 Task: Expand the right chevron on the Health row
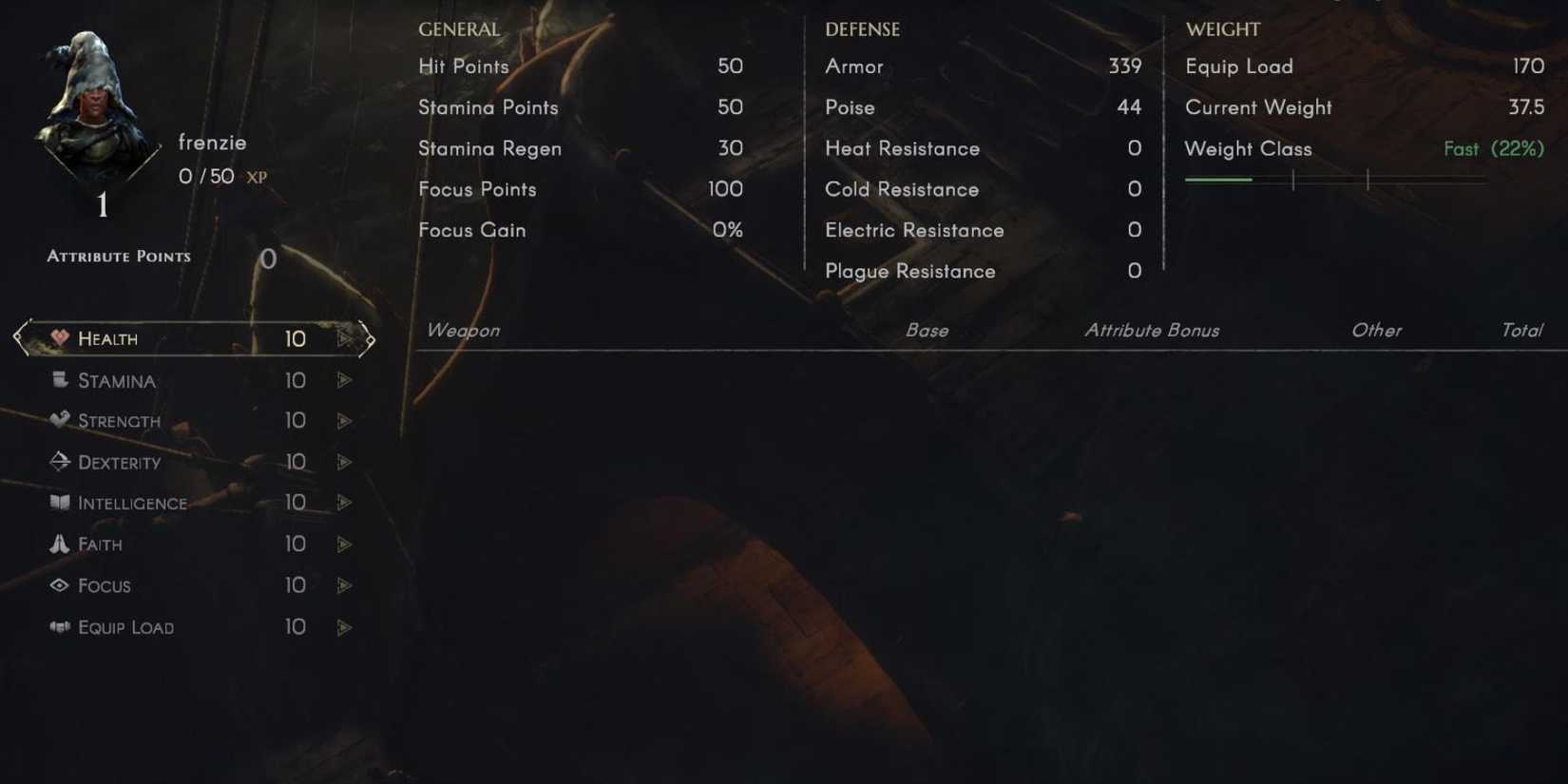(369, 338)
